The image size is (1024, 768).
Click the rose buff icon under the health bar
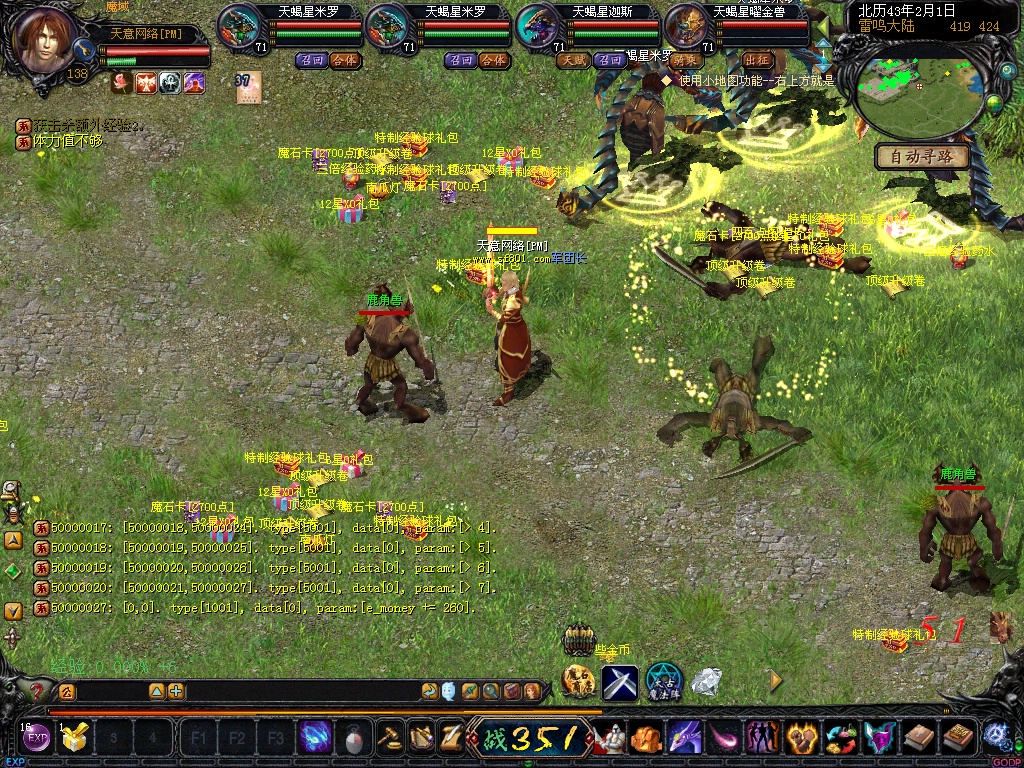coord(122,83)
